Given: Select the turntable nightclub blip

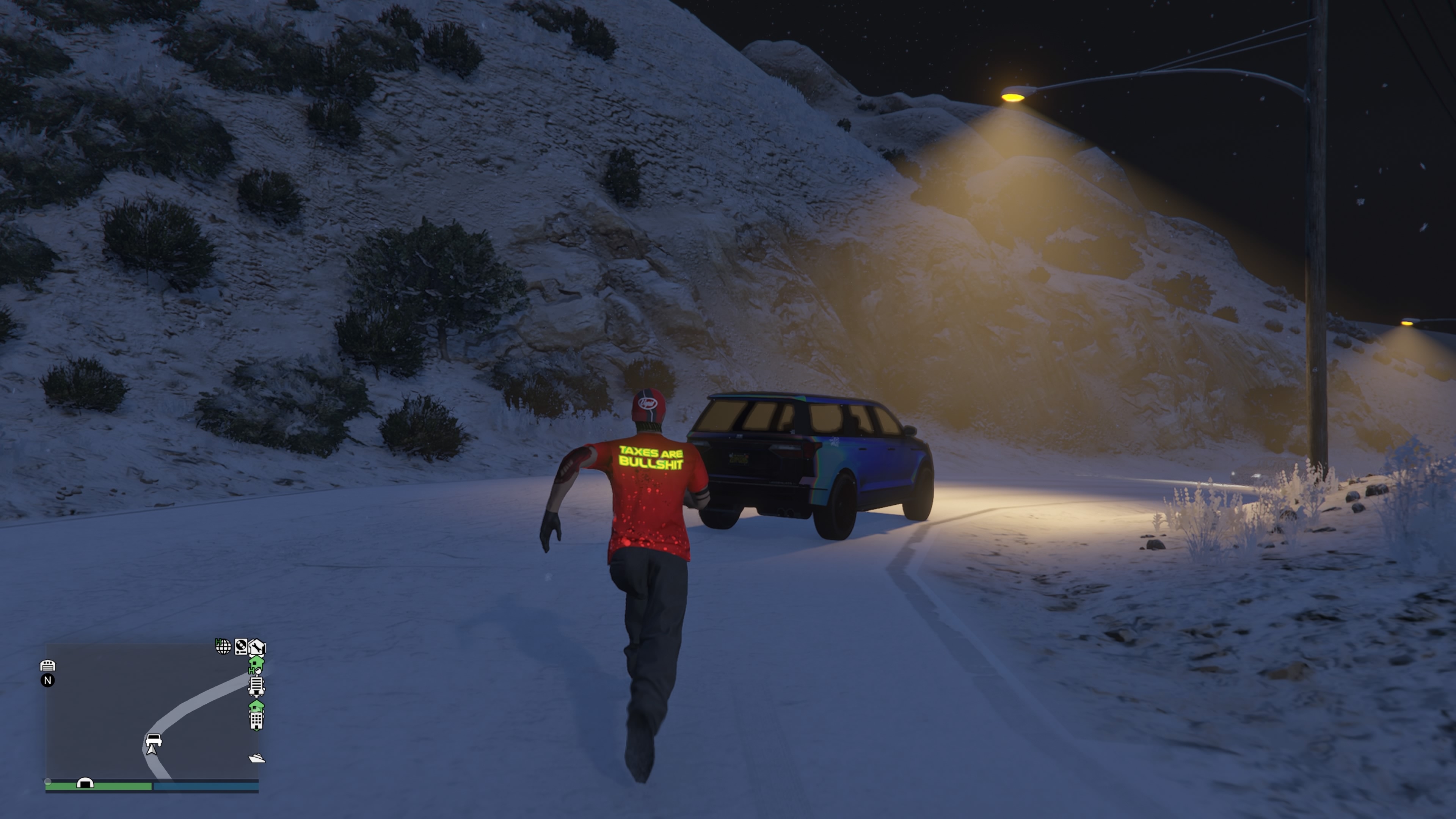Looking at the screenshot, I should (x=241, y=646).
